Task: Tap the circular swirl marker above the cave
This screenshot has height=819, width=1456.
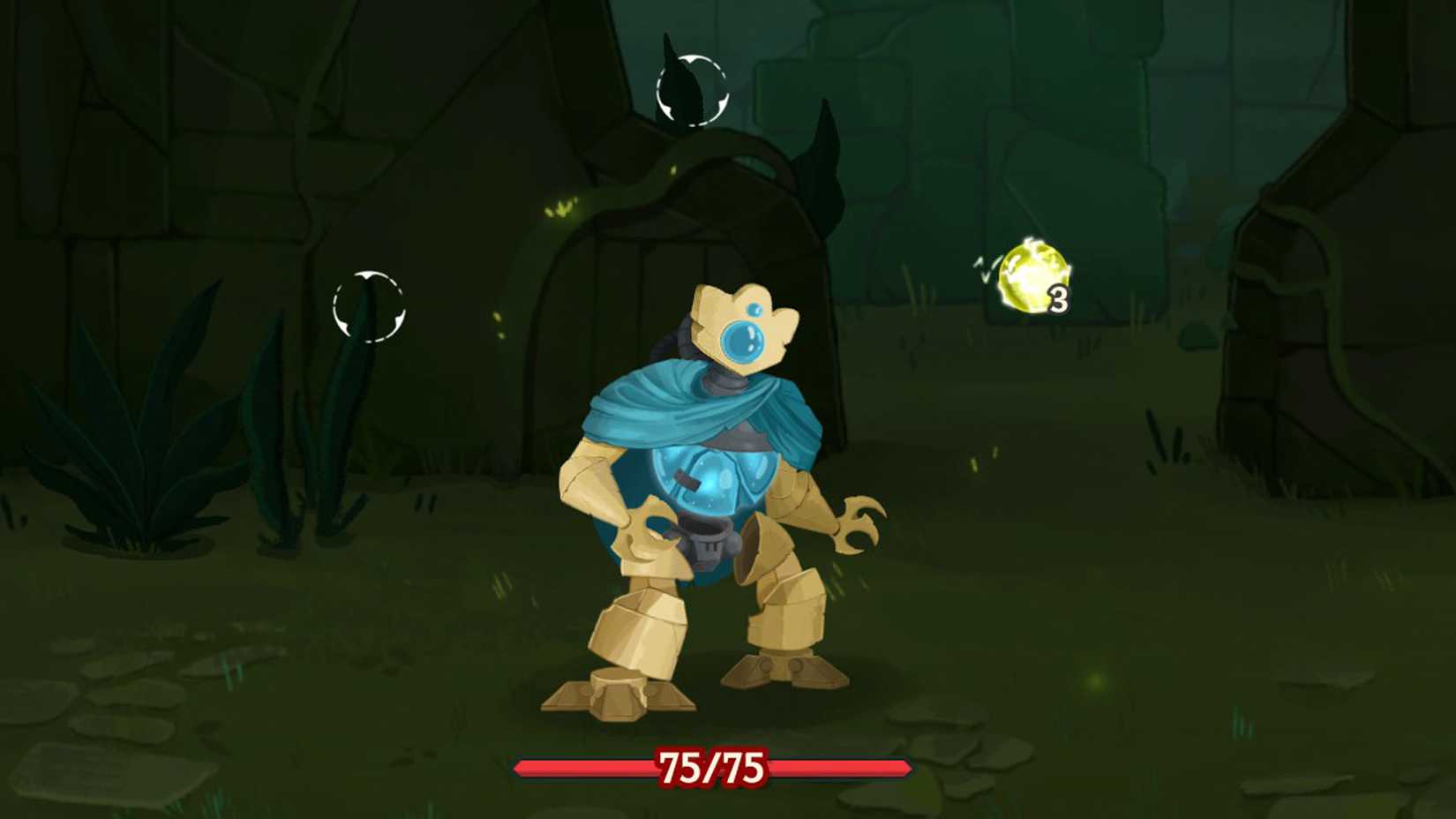Action: pyautogui.click(x=691, y=88)
